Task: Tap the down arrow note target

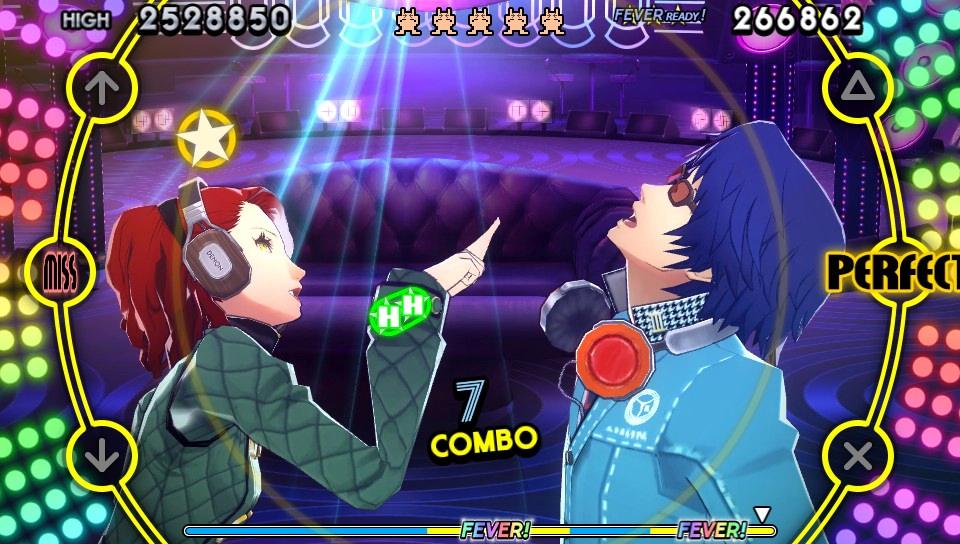Action: tap(101, 456)
